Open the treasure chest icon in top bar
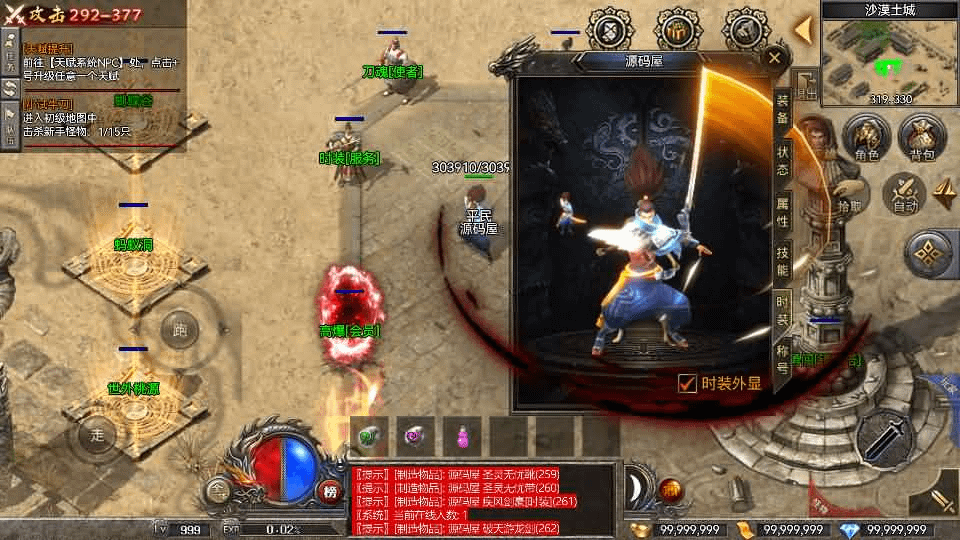The height and width of the screenshot is (540, 960). (677, 30)
